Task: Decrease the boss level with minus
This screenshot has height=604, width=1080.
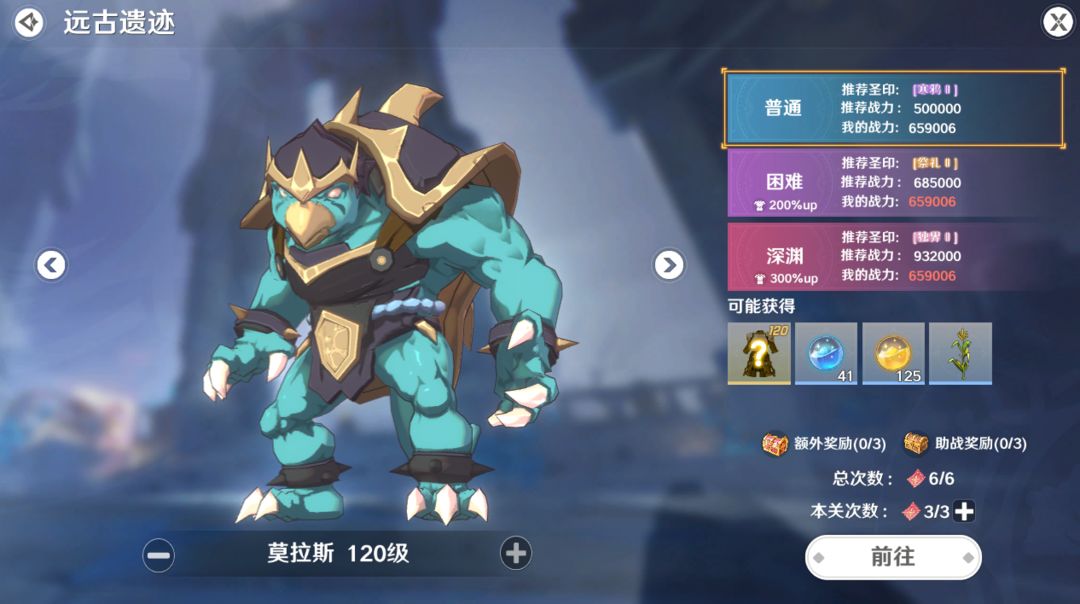Action: pyautogui.click(x=158, y=554)
